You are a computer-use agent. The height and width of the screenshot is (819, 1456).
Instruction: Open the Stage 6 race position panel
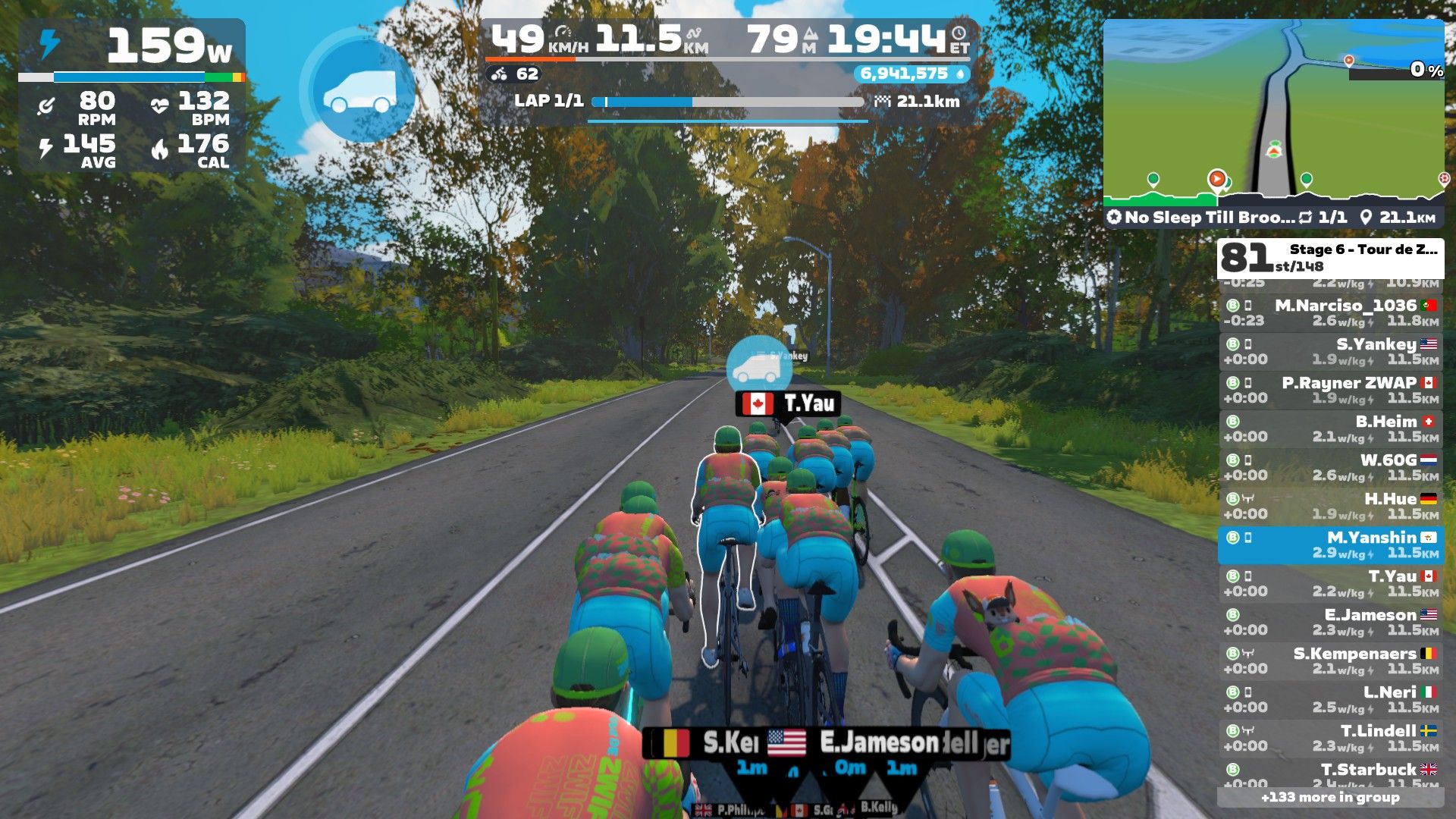1330,258
